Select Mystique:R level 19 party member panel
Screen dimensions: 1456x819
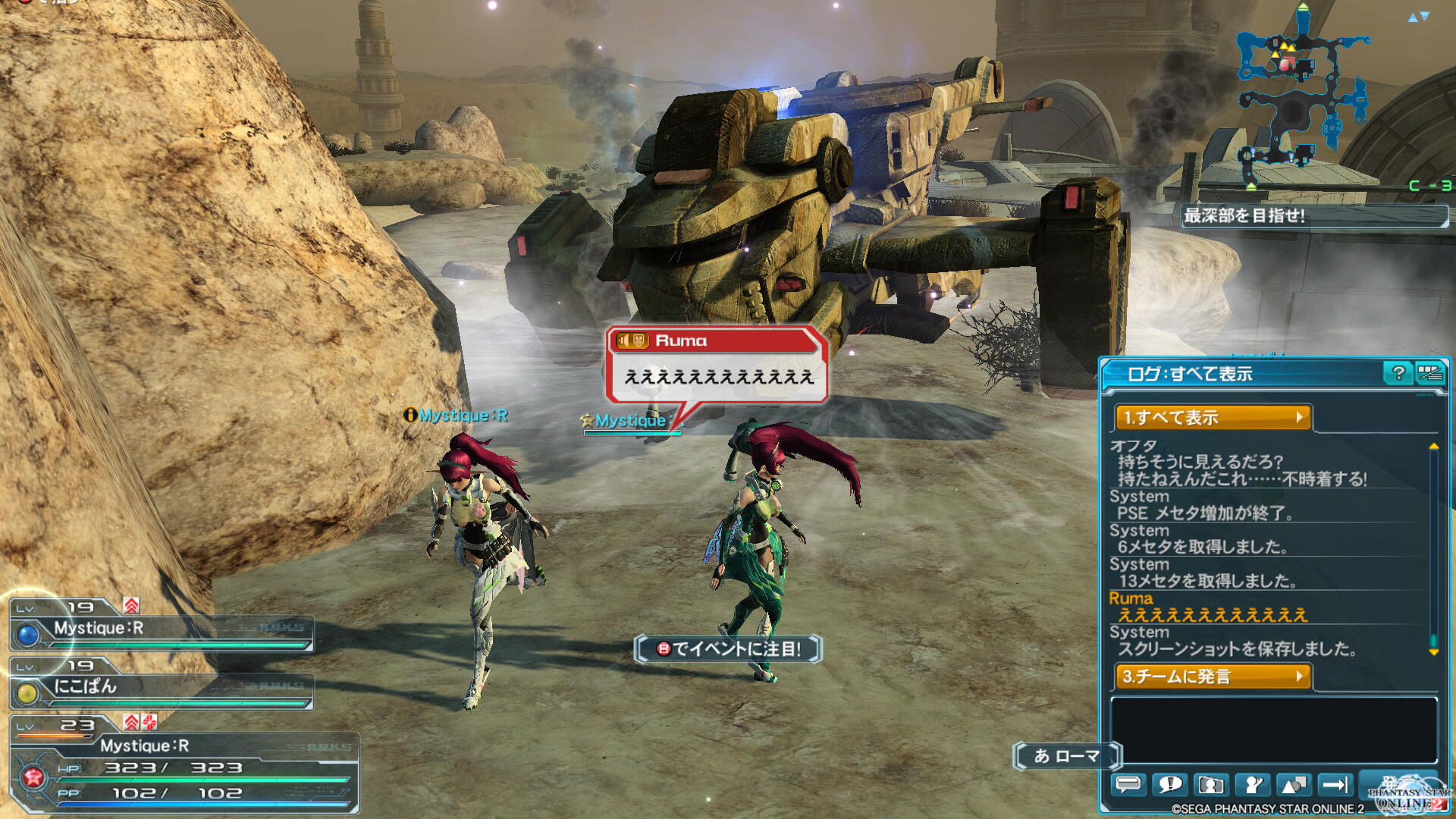click(161, 628)
